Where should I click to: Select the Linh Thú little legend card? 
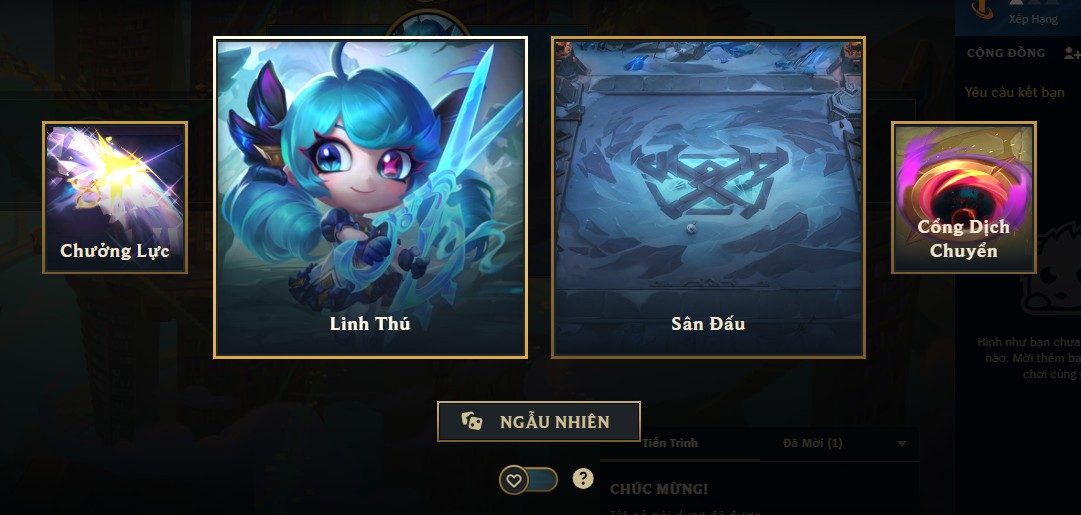click(x=370, y=197)
